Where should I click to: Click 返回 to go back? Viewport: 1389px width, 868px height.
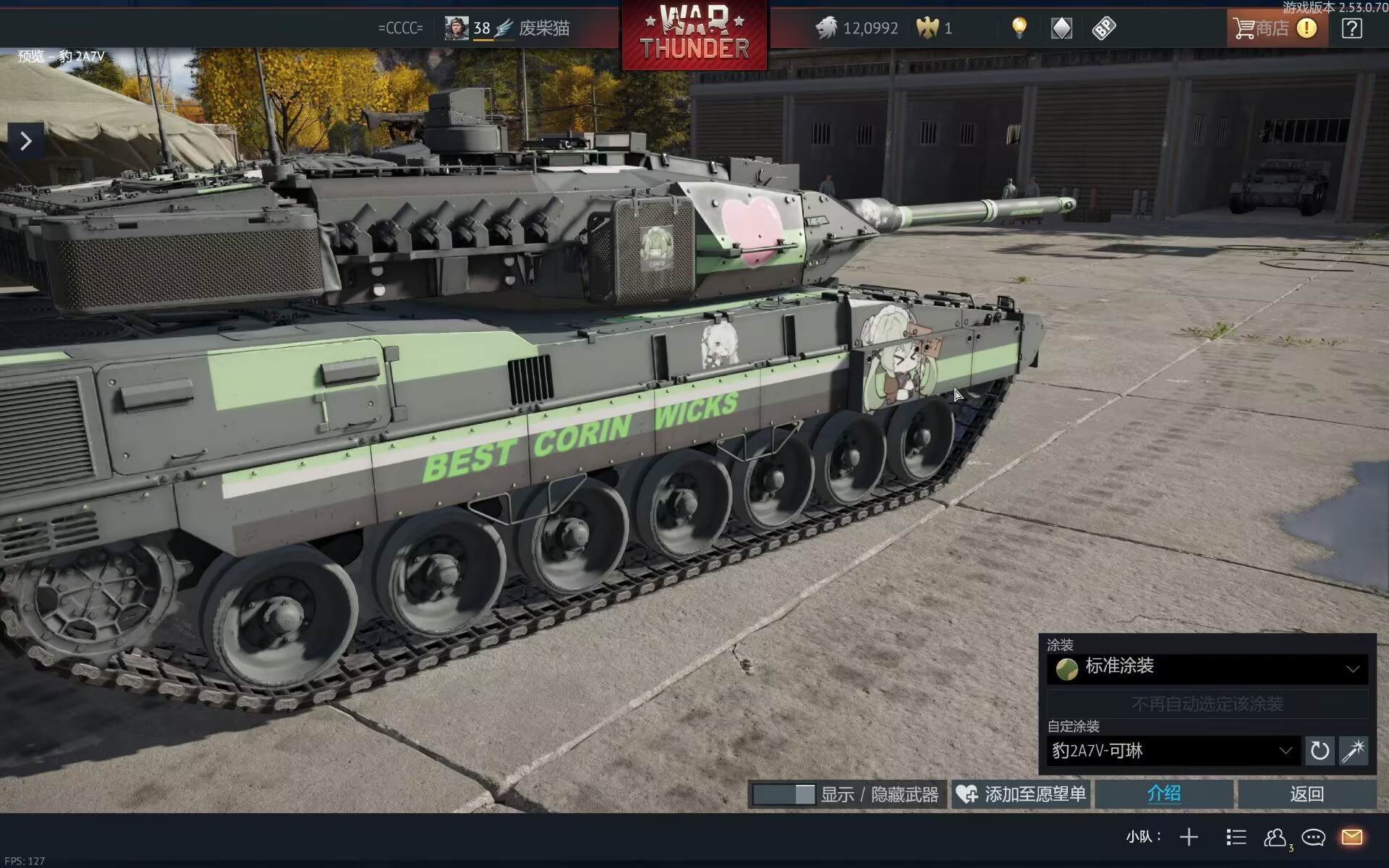pos(1307,794)
